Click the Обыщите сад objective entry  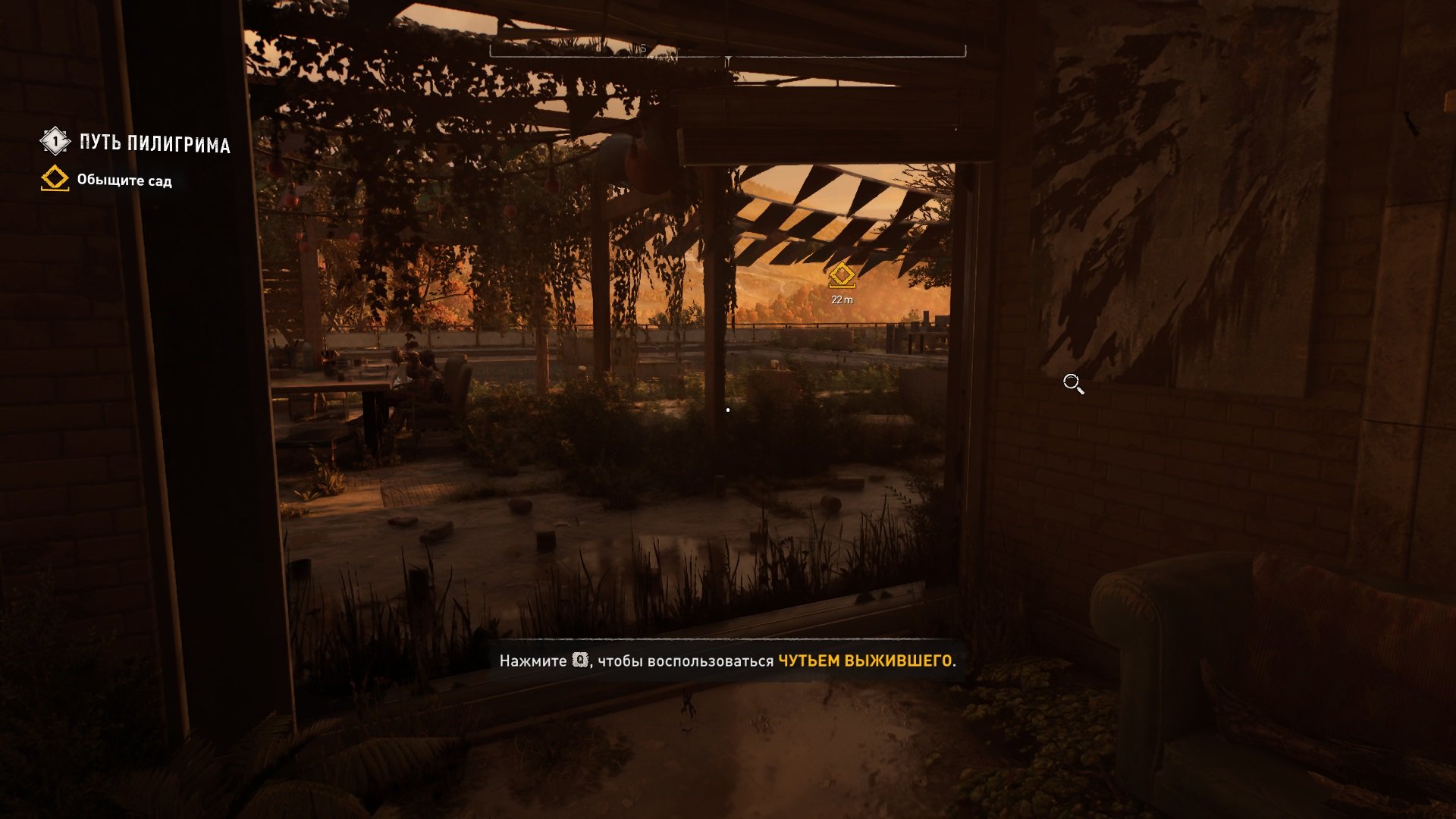point(124,180)
